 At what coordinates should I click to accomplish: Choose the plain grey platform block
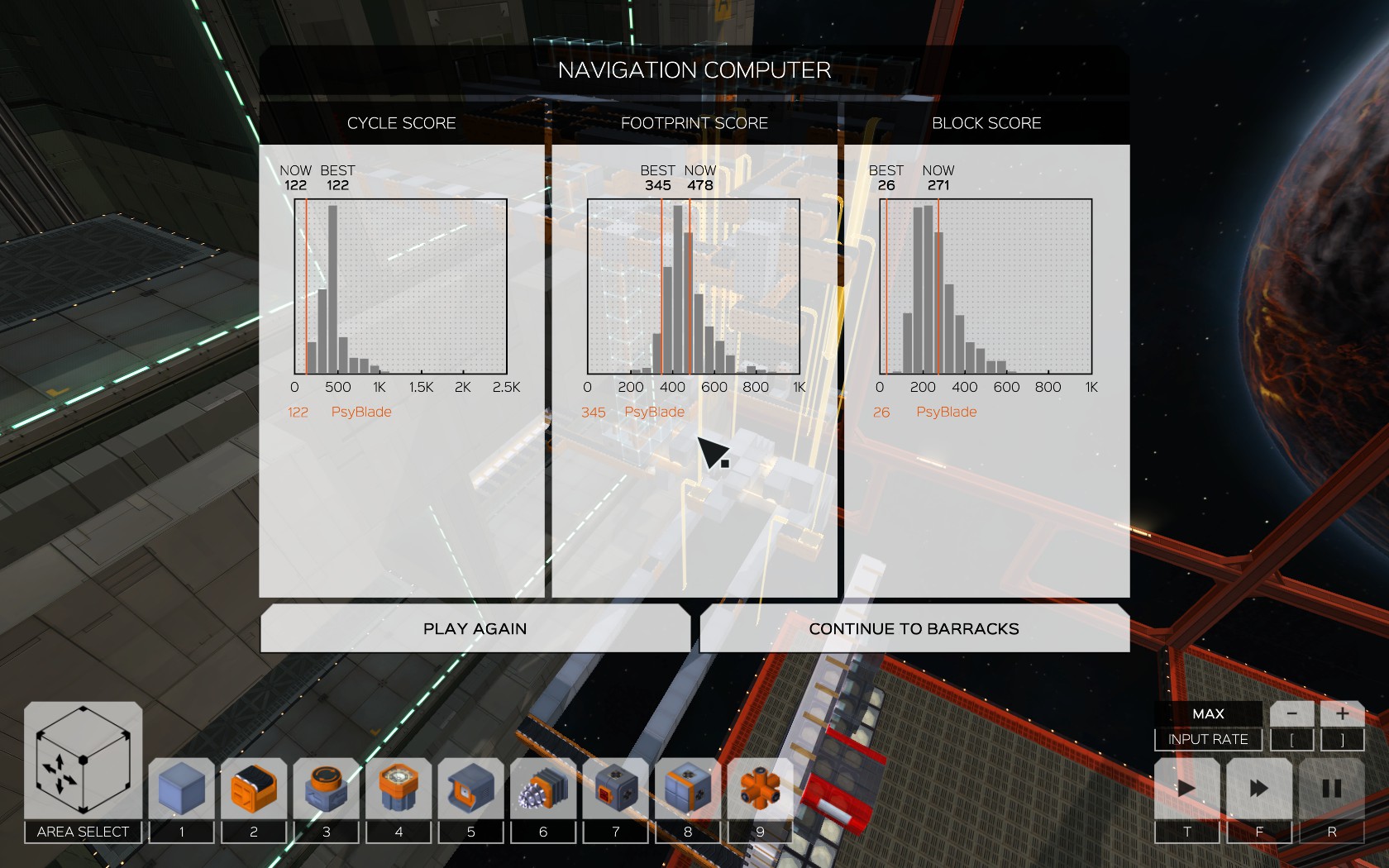(182, 788)
